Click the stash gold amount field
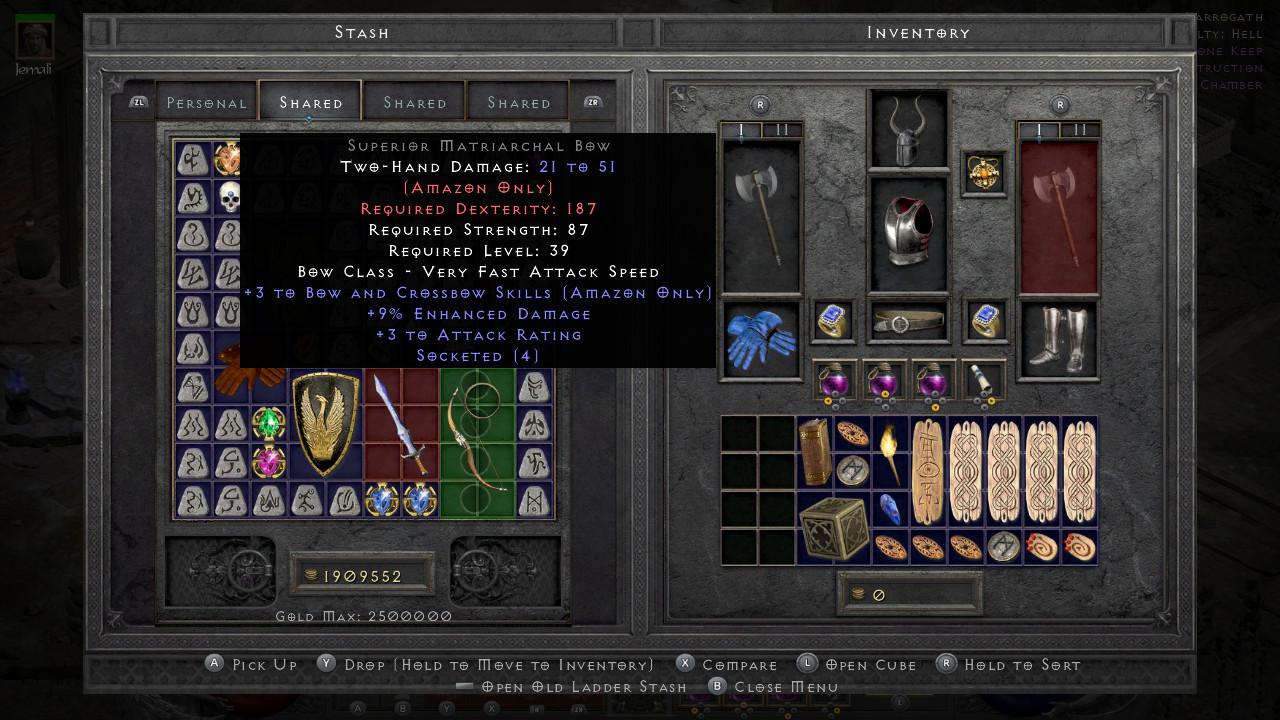The width and height of the screenshot is (1280, 720). [365, 575]
